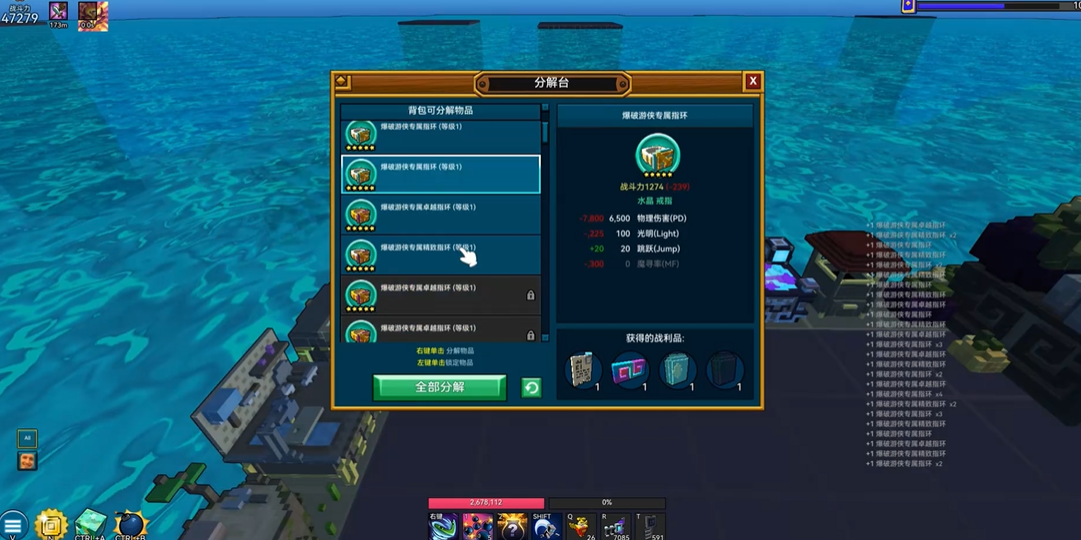The image size is (1081, 540).
Task: Select the highlighted 爆破游侠专属指环 row
Action: coord(441,174)
